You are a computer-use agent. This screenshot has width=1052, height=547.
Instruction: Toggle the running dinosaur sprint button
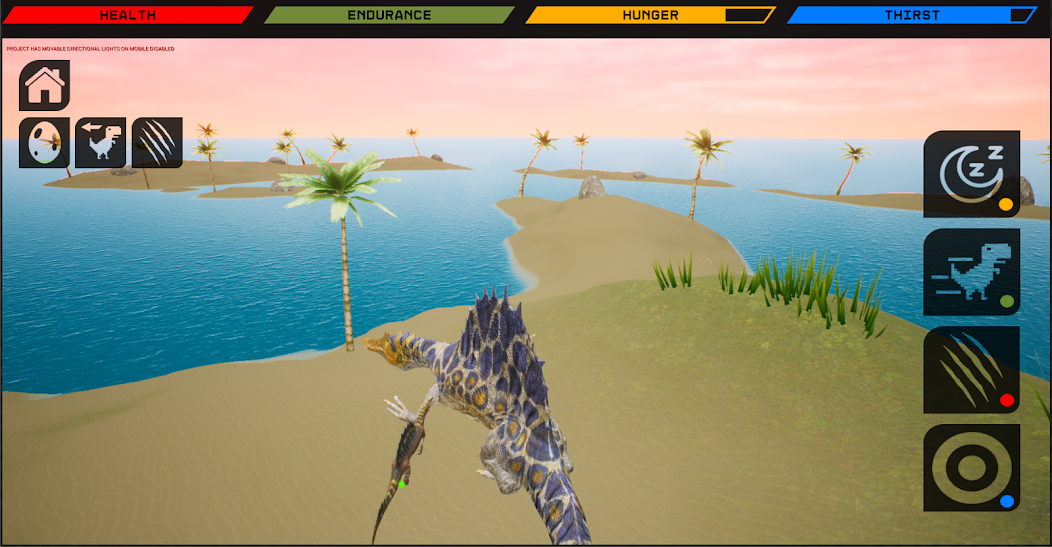point(971,272)
